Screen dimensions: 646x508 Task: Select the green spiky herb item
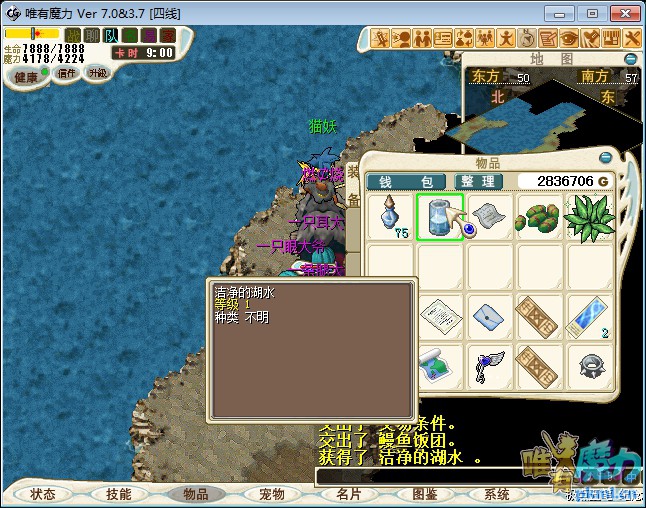(590, 217)
